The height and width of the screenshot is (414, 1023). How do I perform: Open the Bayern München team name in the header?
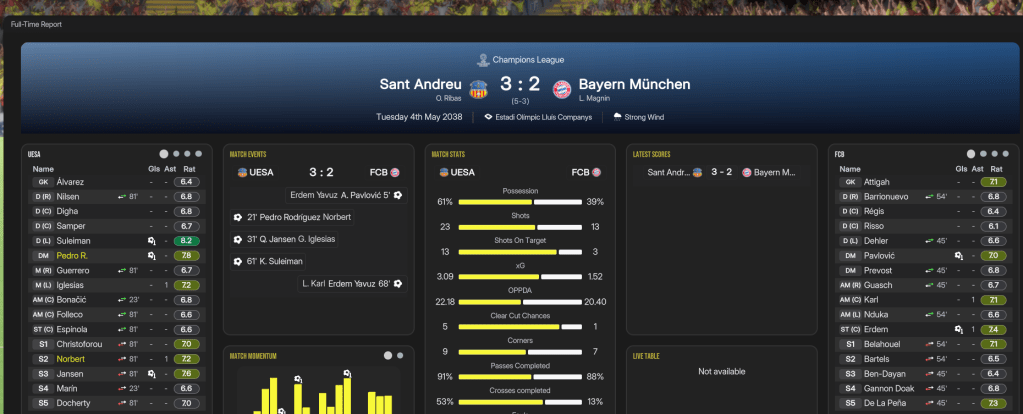click(634, 85)
